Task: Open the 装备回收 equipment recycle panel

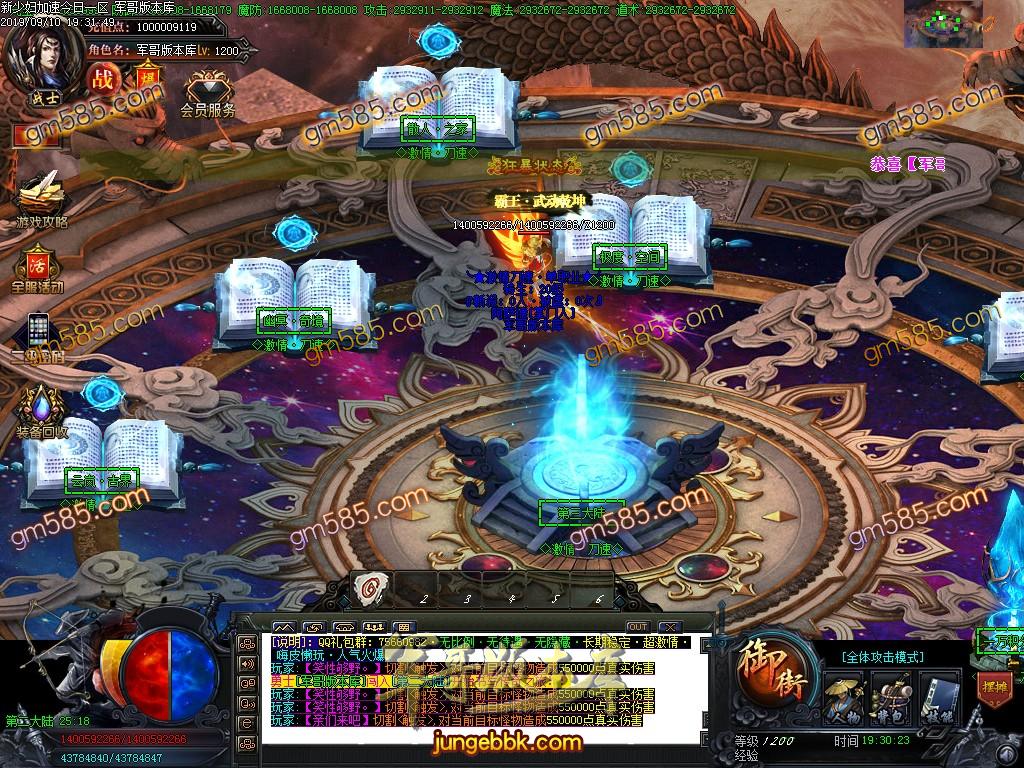Action: (x=41, y=410)
